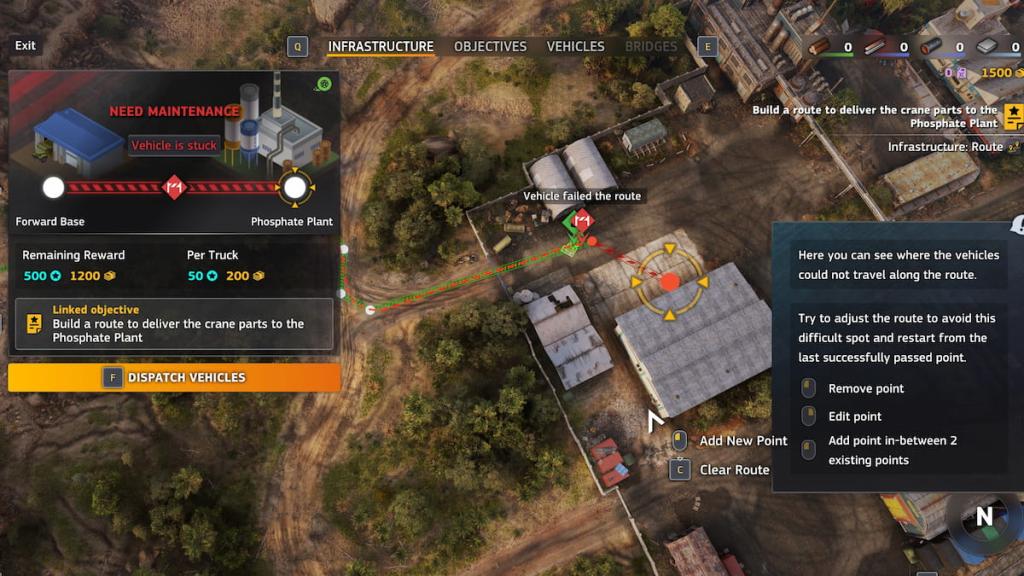Switch to the Infrastructure tab
Image resolution: width=1024 pixels, height=576 pixels.
coord(381,47)
